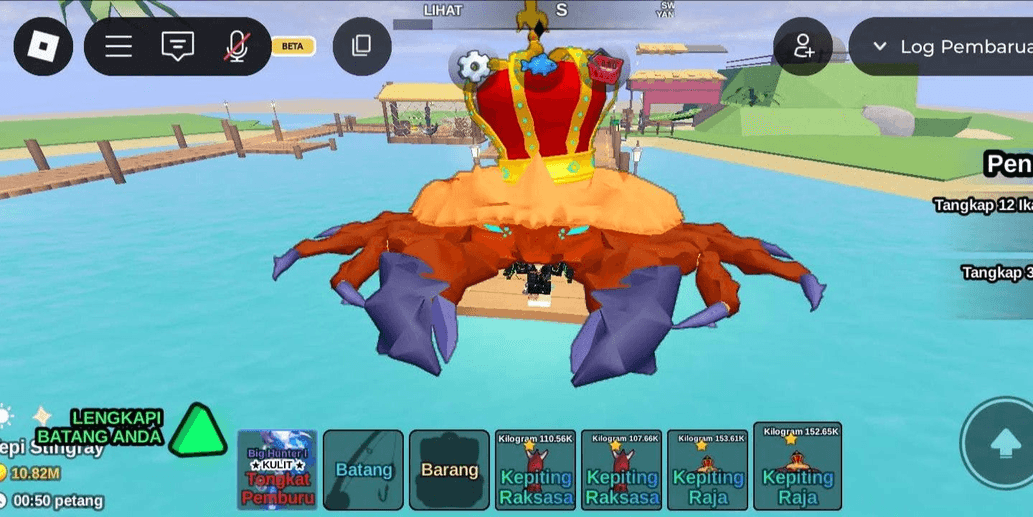Select the 153.61K Kepiting Raja slot
The height and width of the screenshot is (517, 1033).
(707, 470)
